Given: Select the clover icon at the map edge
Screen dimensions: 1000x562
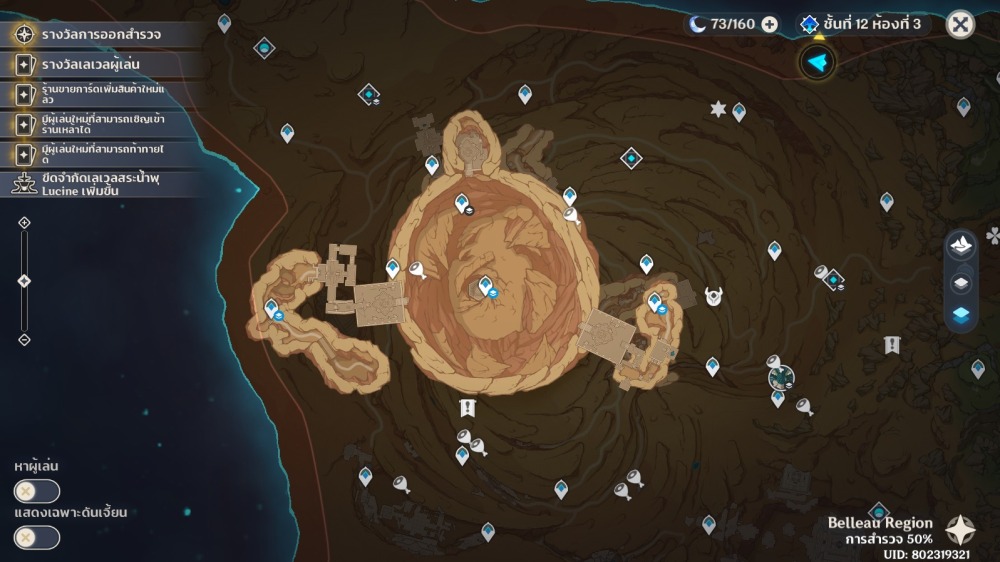Looking at the screenshot, I should click(x=993, y=236).
